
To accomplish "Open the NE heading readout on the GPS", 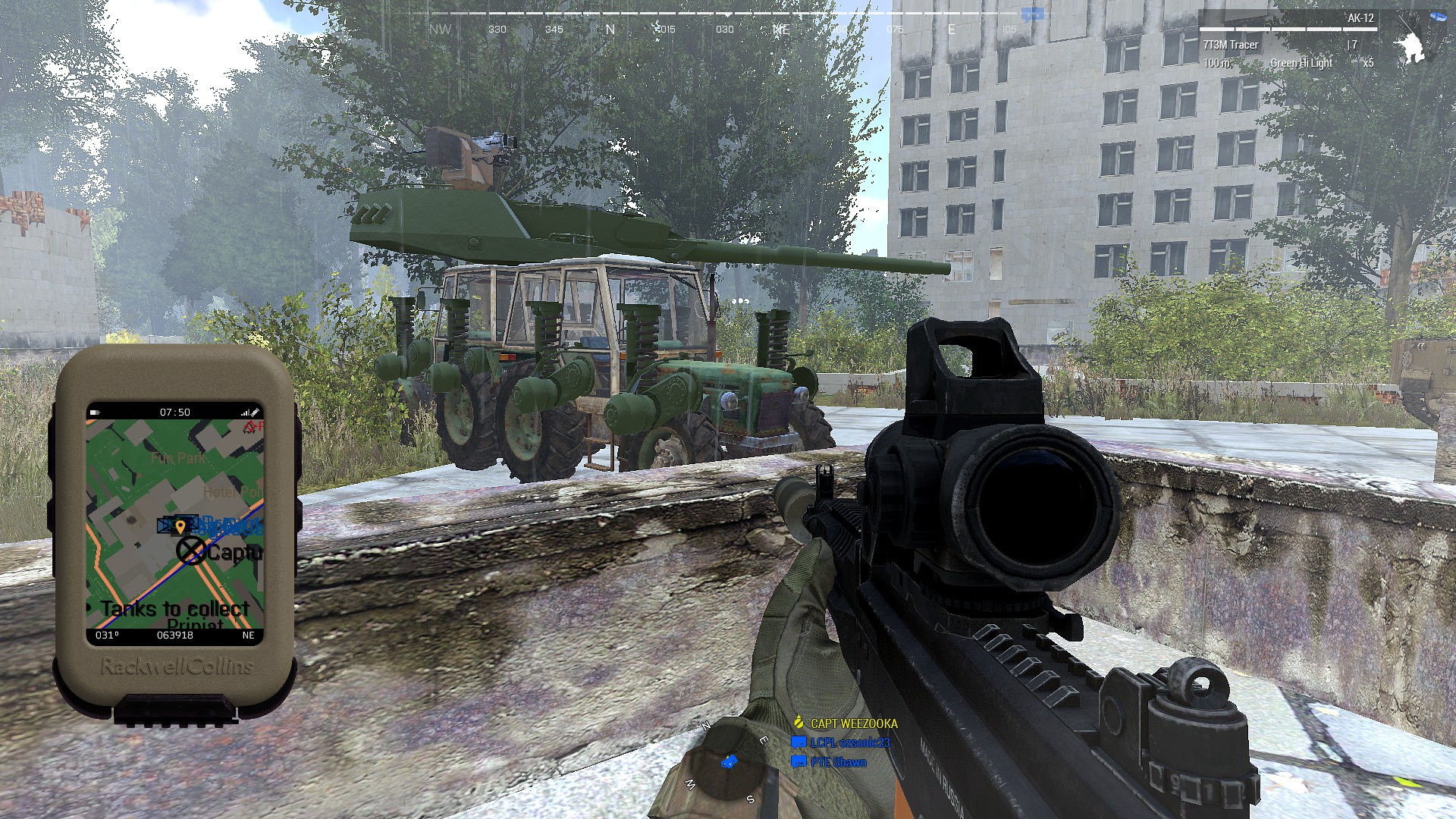I will 248,635.
